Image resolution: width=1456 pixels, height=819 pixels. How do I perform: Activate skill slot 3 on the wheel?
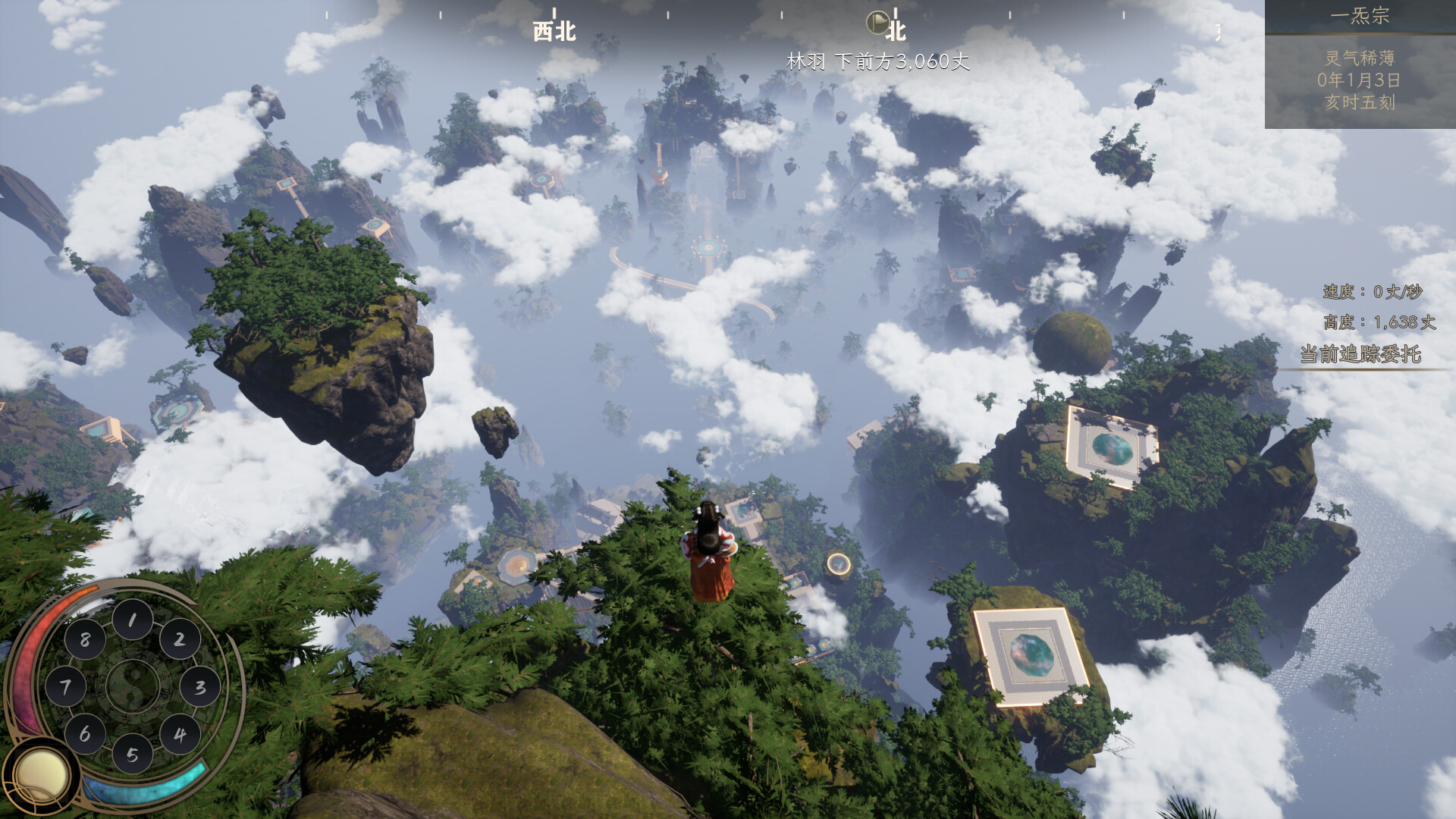tap(200, 687)
